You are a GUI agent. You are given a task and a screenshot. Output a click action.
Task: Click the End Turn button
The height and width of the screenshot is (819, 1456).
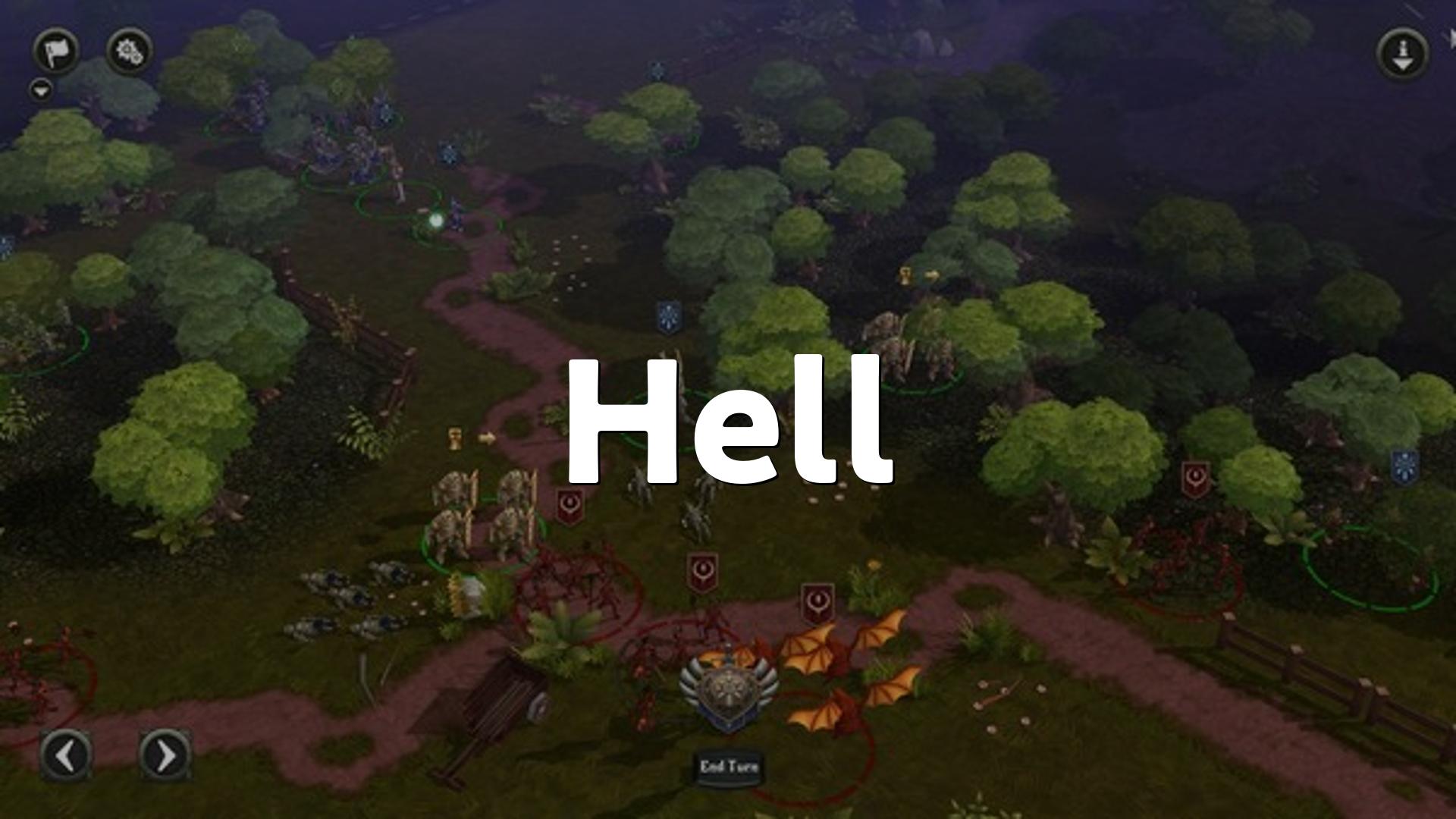[729, 767]
